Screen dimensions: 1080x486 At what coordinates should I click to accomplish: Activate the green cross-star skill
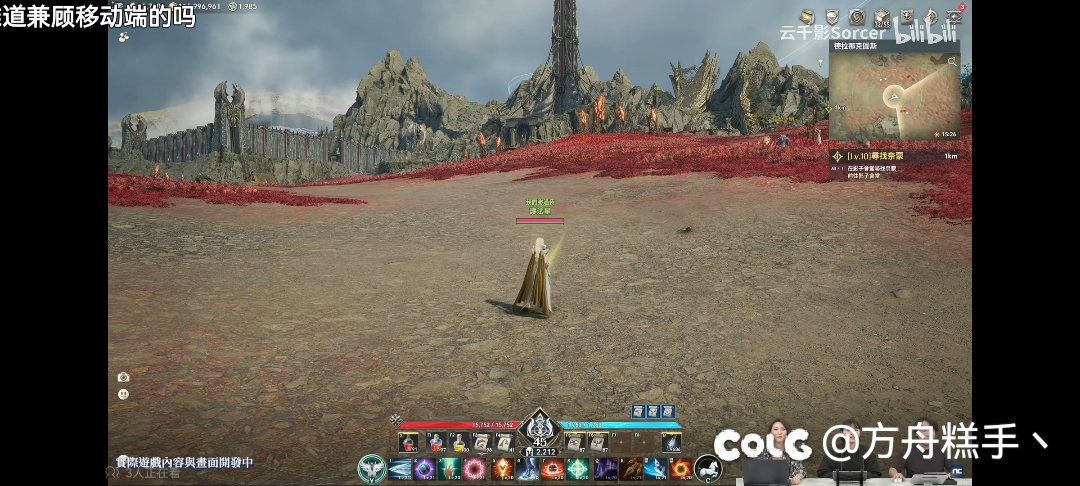578,468
